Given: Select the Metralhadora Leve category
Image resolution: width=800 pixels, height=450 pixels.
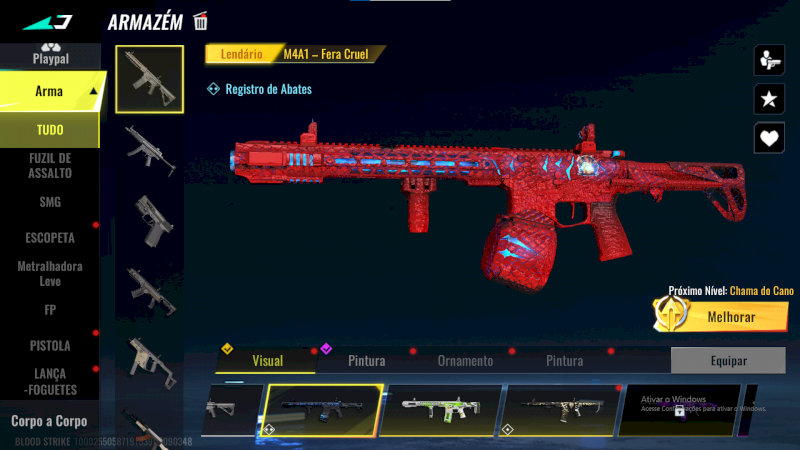Looking at the screenshot, I should pos(50,273).
